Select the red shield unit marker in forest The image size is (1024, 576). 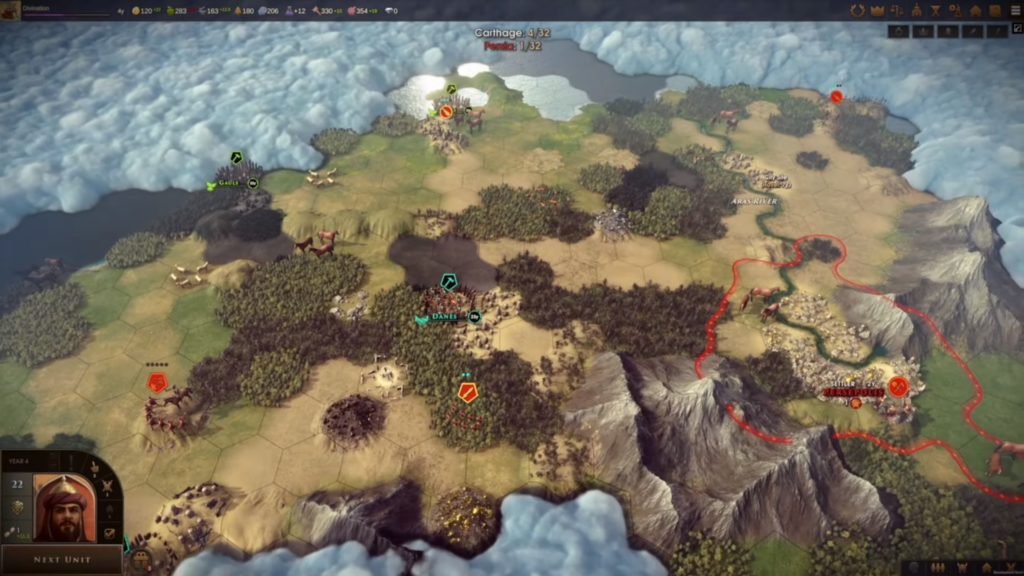point(467,392)
